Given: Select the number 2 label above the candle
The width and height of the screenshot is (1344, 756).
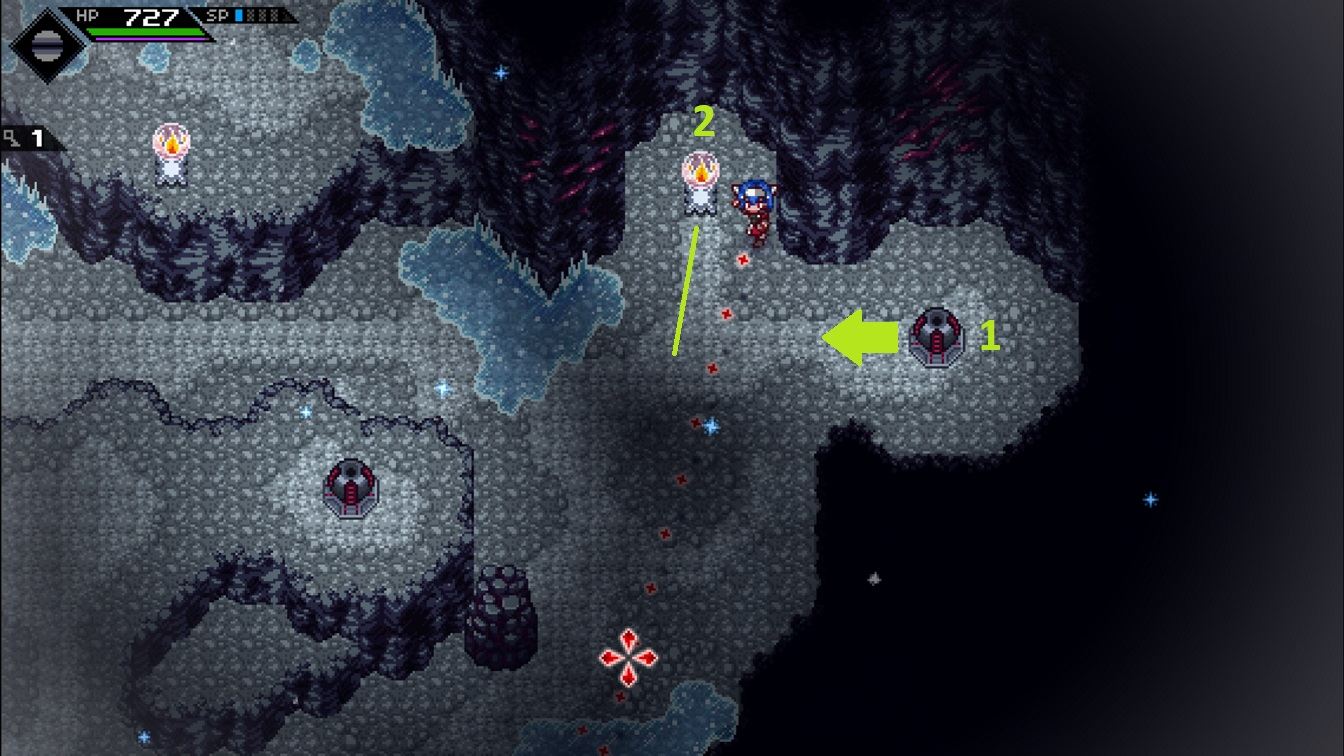Looking at the screenshot, I should [705, 120].
